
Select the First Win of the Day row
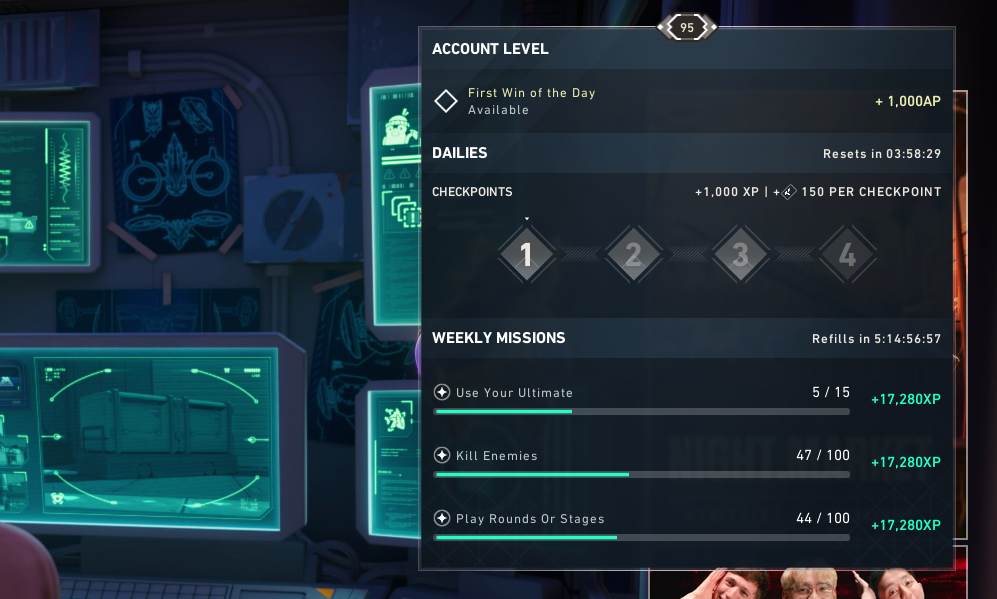coord(687,101)
